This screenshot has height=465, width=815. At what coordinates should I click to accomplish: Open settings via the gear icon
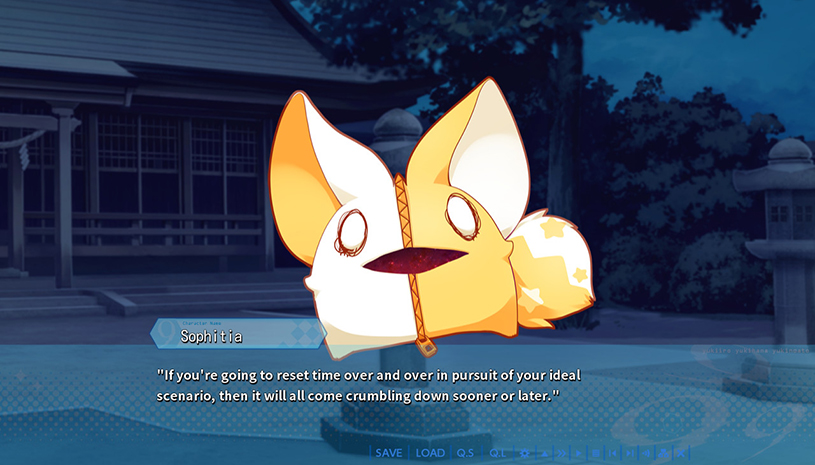click(525, 453)
